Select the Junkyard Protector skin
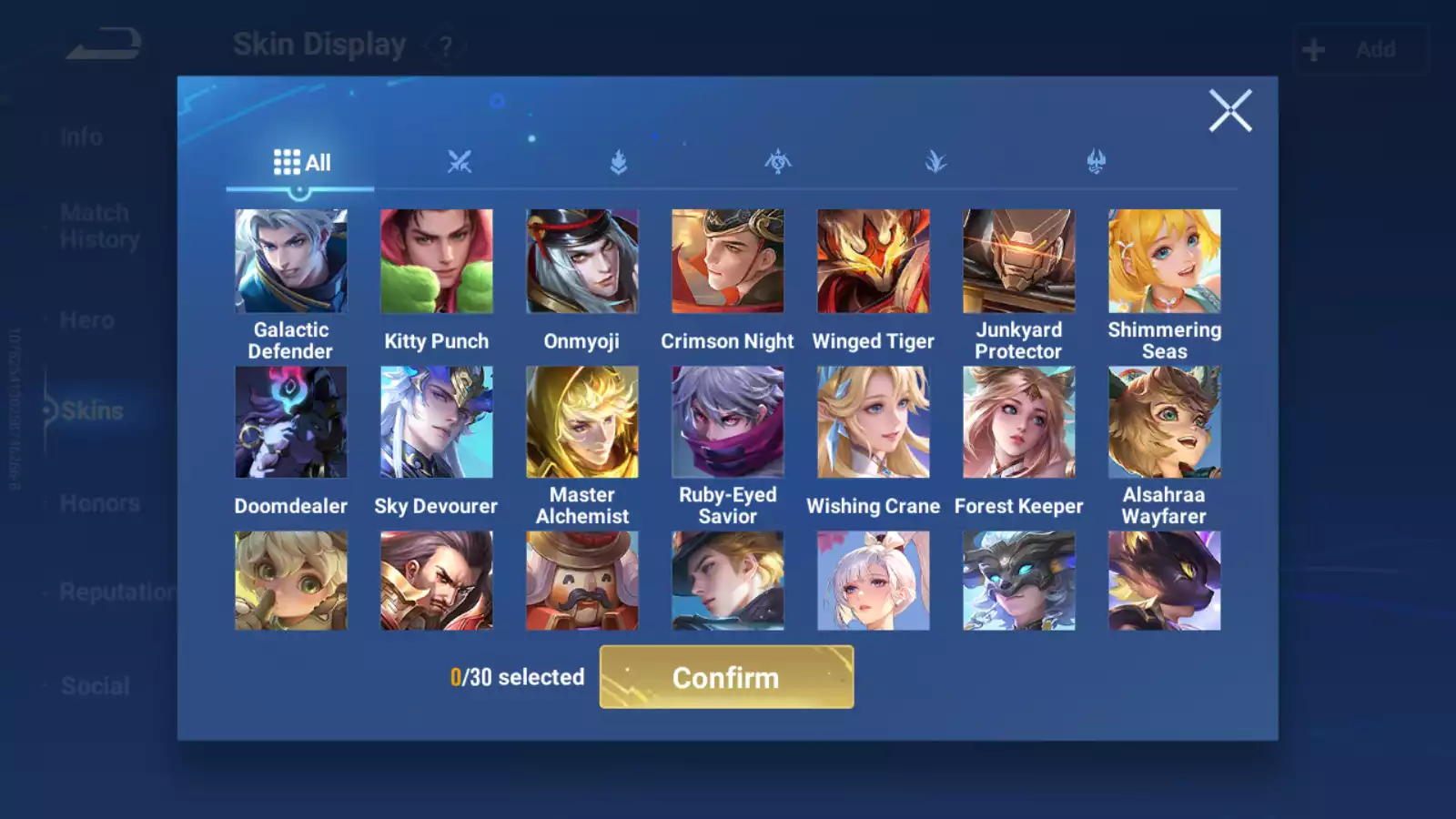Viewport: 1456px width, 819px height. tap(1019, 261)
